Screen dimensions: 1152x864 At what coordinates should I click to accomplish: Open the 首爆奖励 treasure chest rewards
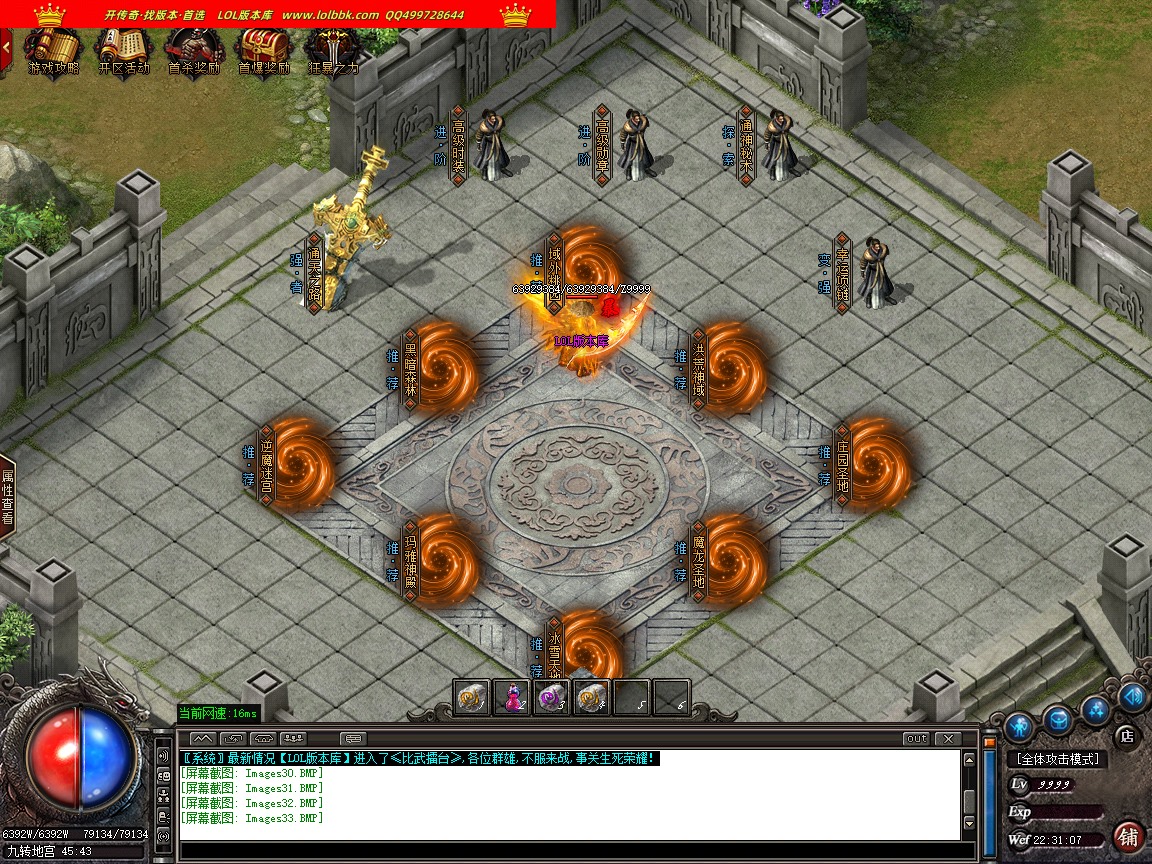(263, 48)
